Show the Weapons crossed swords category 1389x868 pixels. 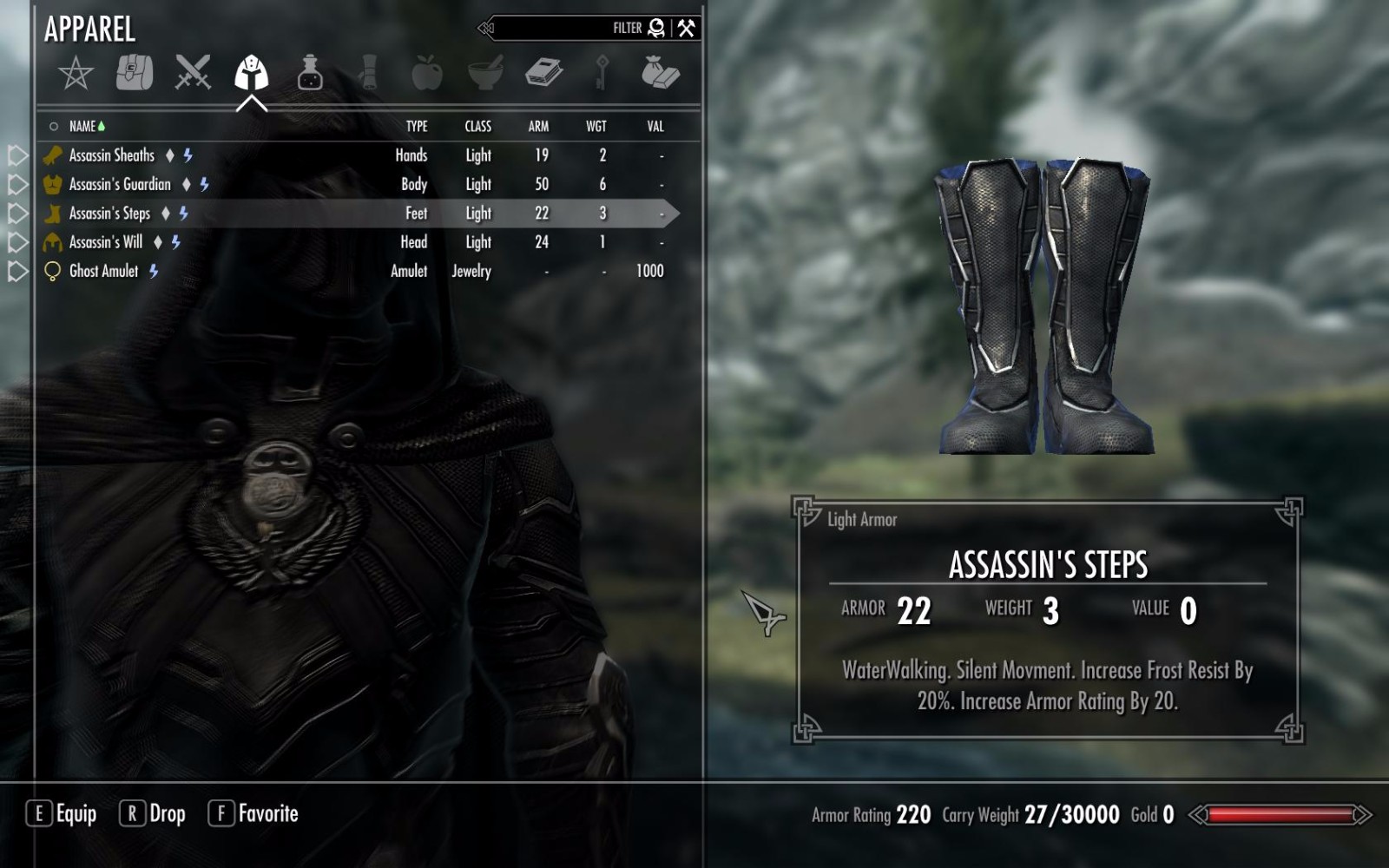click(193, 73)
